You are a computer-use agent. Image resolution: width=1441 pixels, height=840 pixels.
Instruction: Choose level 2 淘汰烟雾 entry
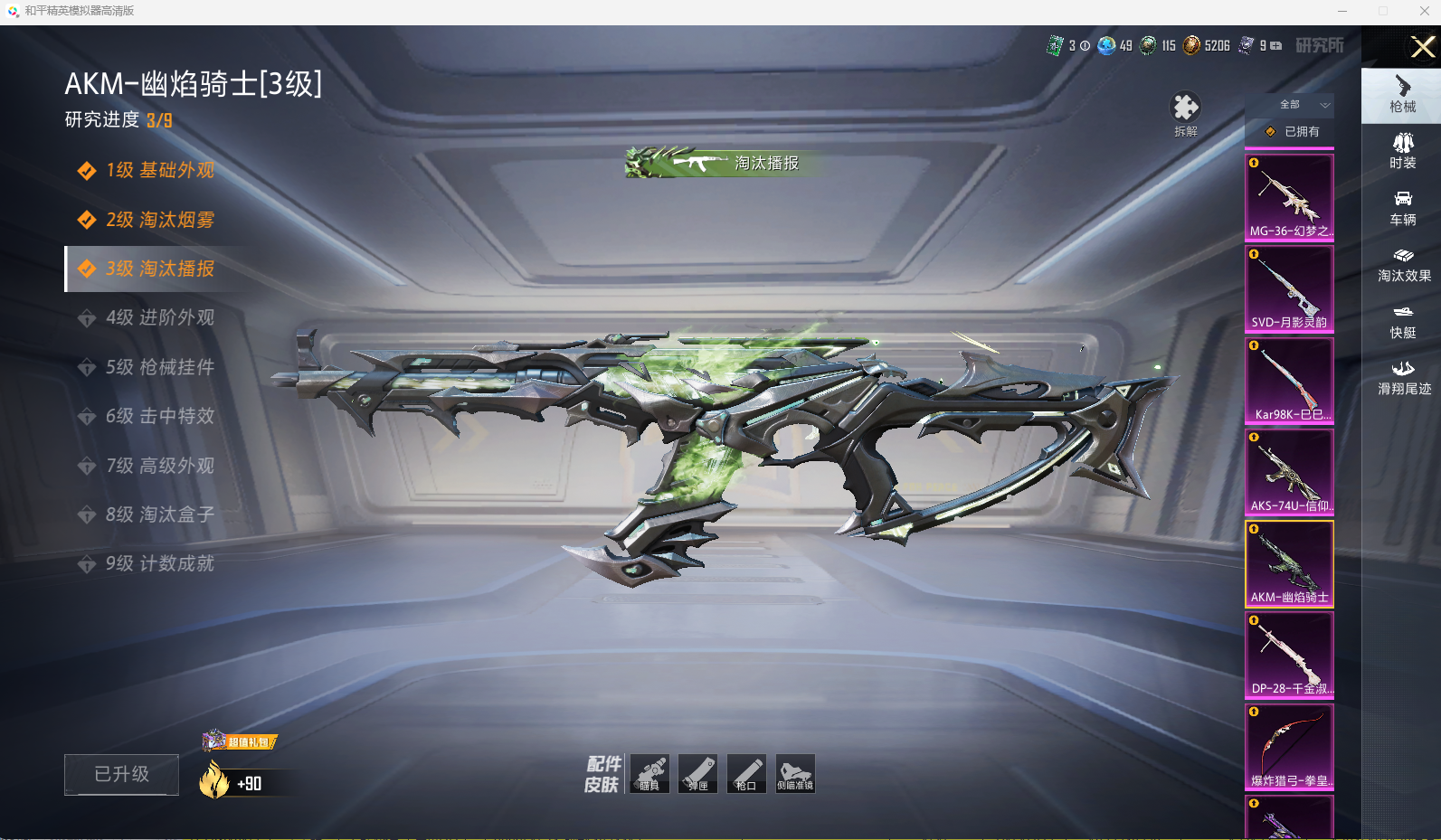coord(159,220)
